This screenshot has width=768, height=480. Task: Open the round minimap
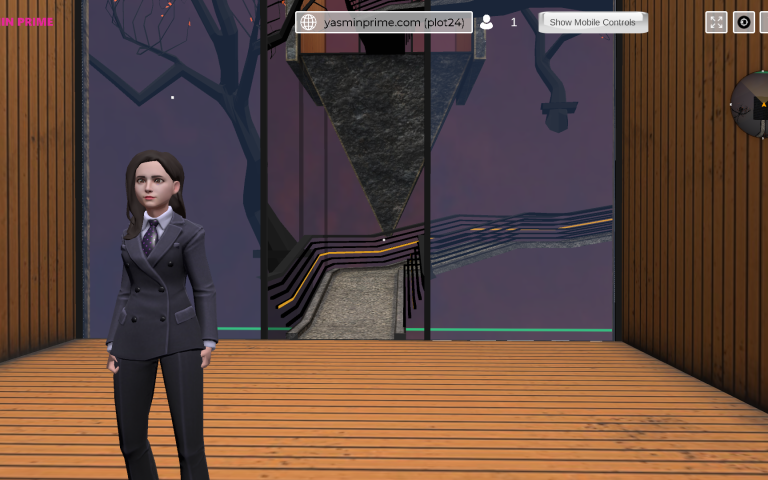click(752, 105)
